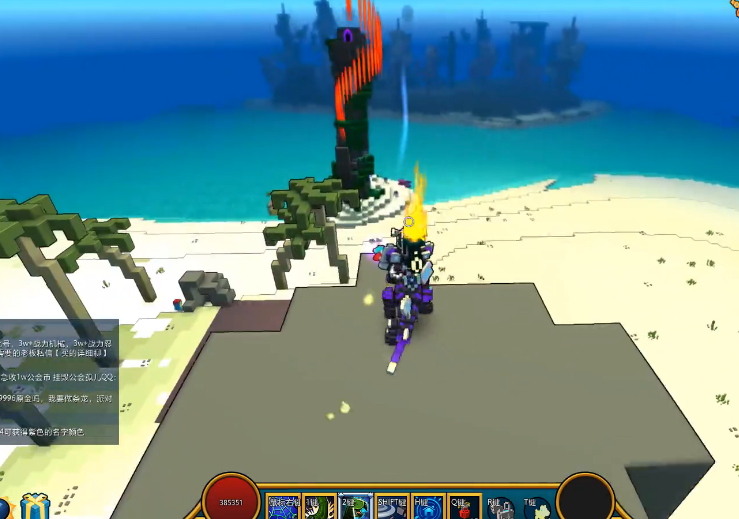
Task: Select the blue H key ability icon
Action: (428, 506)
